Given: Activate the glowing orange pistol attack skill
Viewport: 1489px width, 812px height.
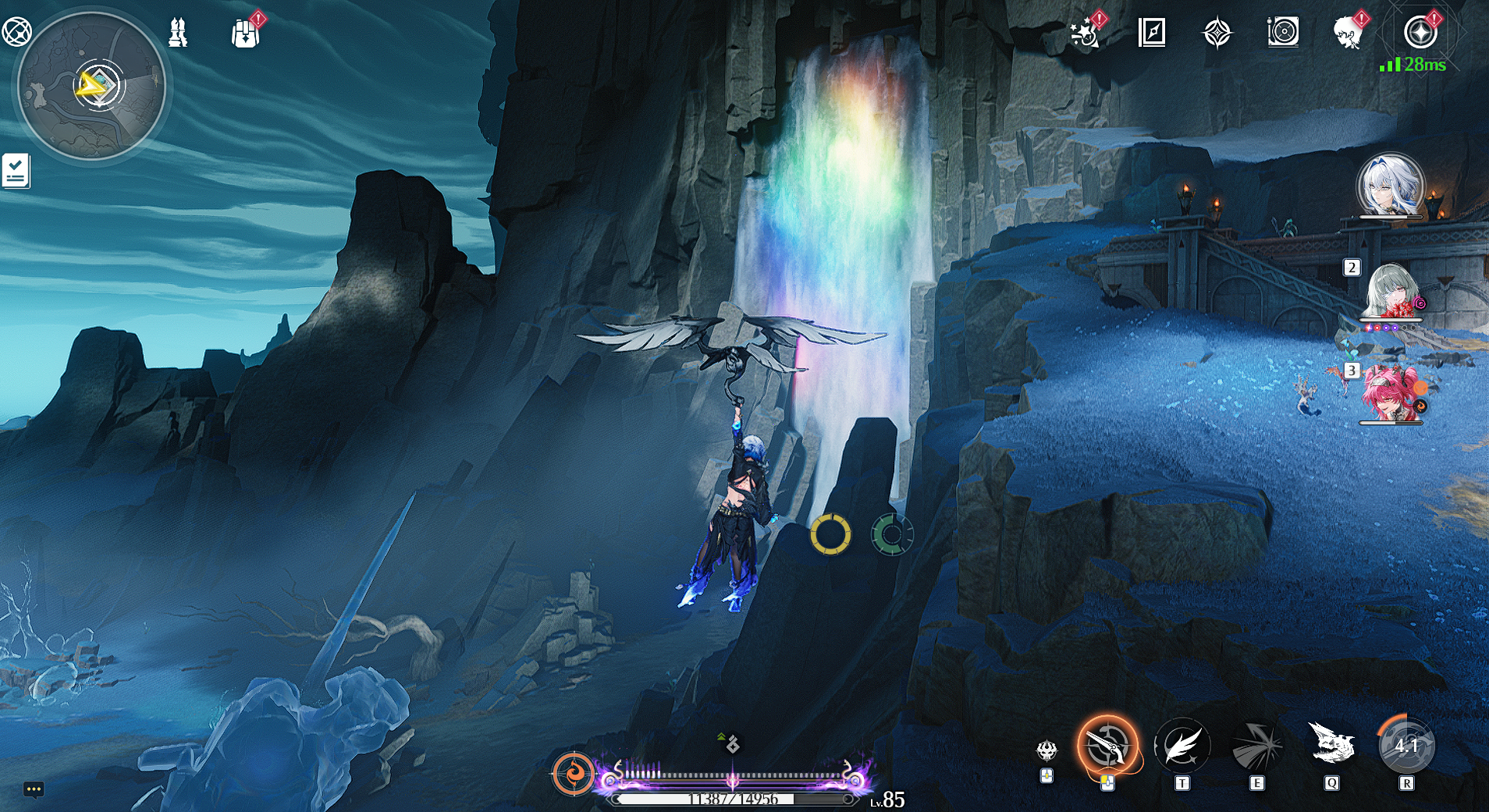Looking at the screenshot, I should 1107,746.
